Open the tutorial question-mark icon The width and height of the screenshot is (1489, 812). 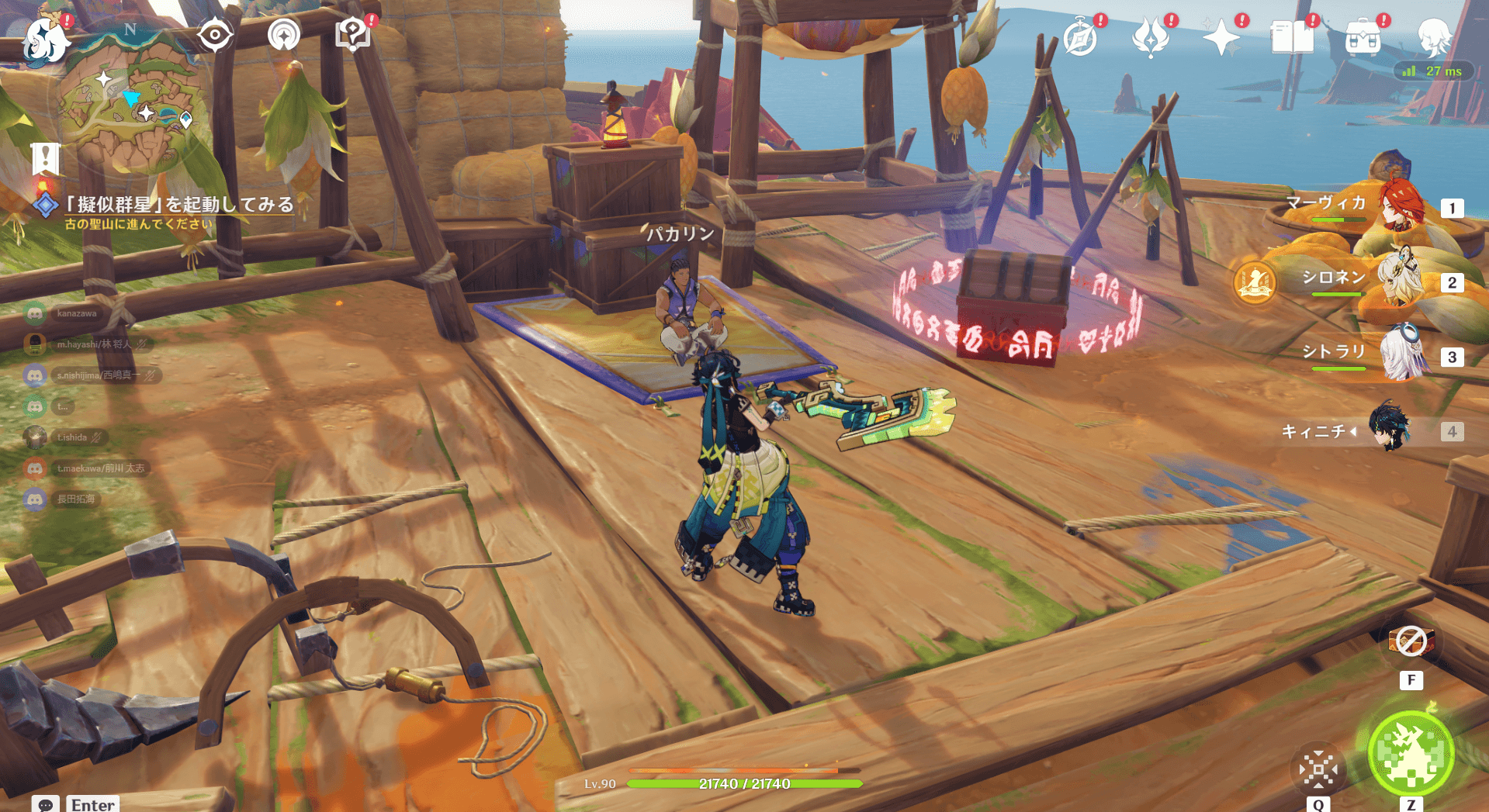(x=353, y=35)
